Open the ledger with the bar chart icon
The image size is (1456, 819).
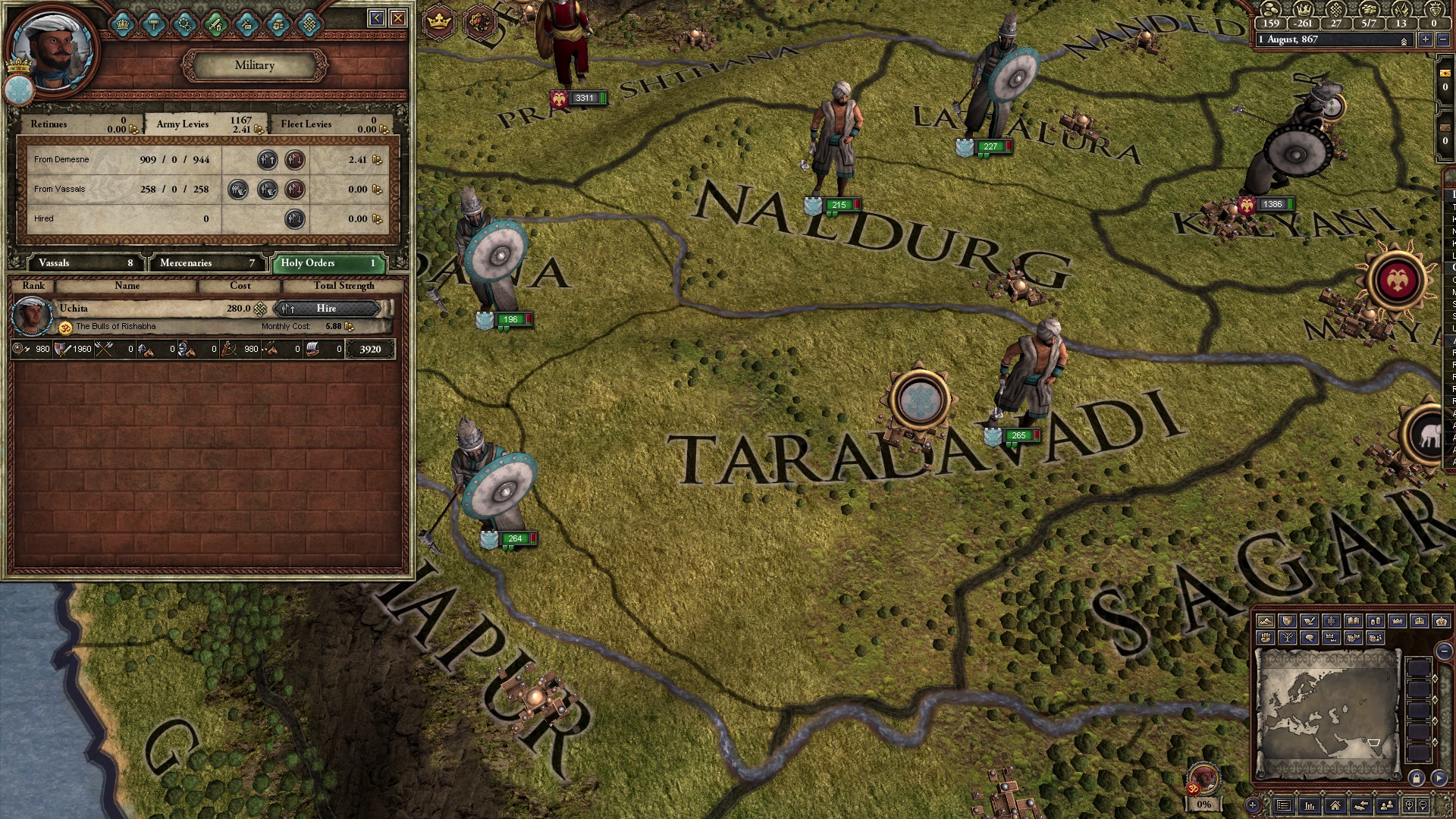1310,806
